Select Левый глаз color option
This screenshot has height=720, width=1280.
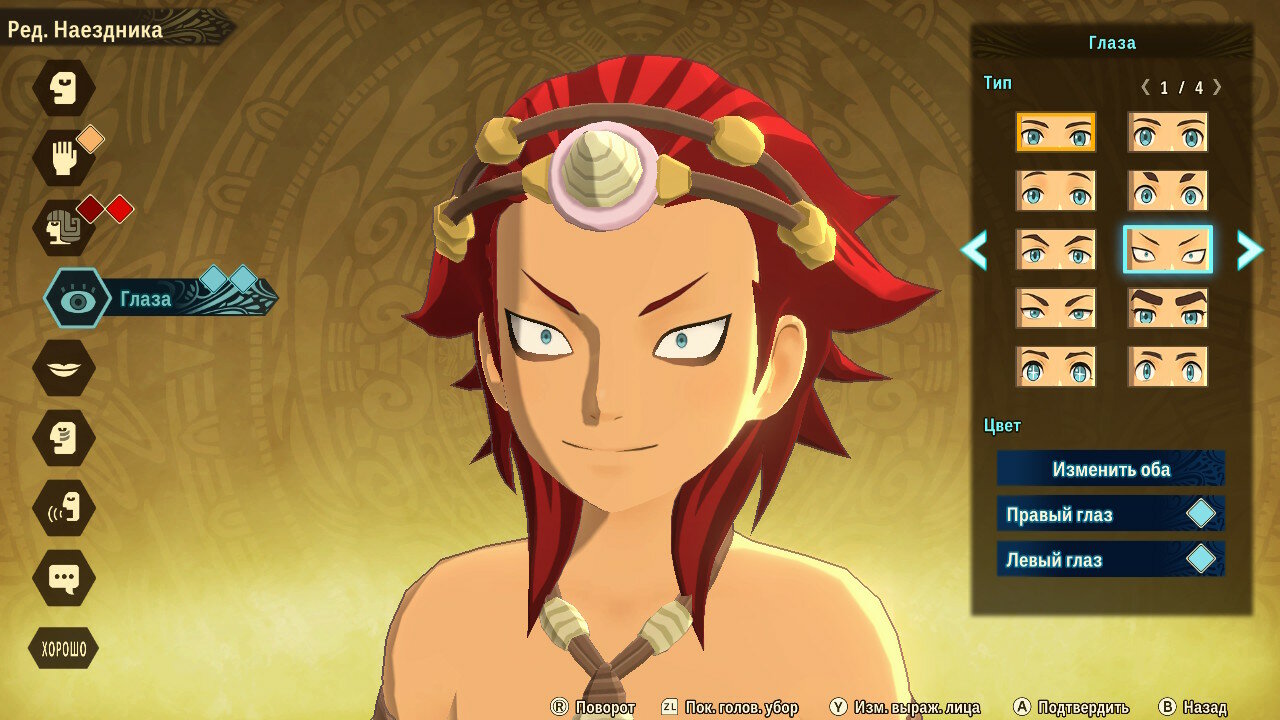pos(1110,559)
